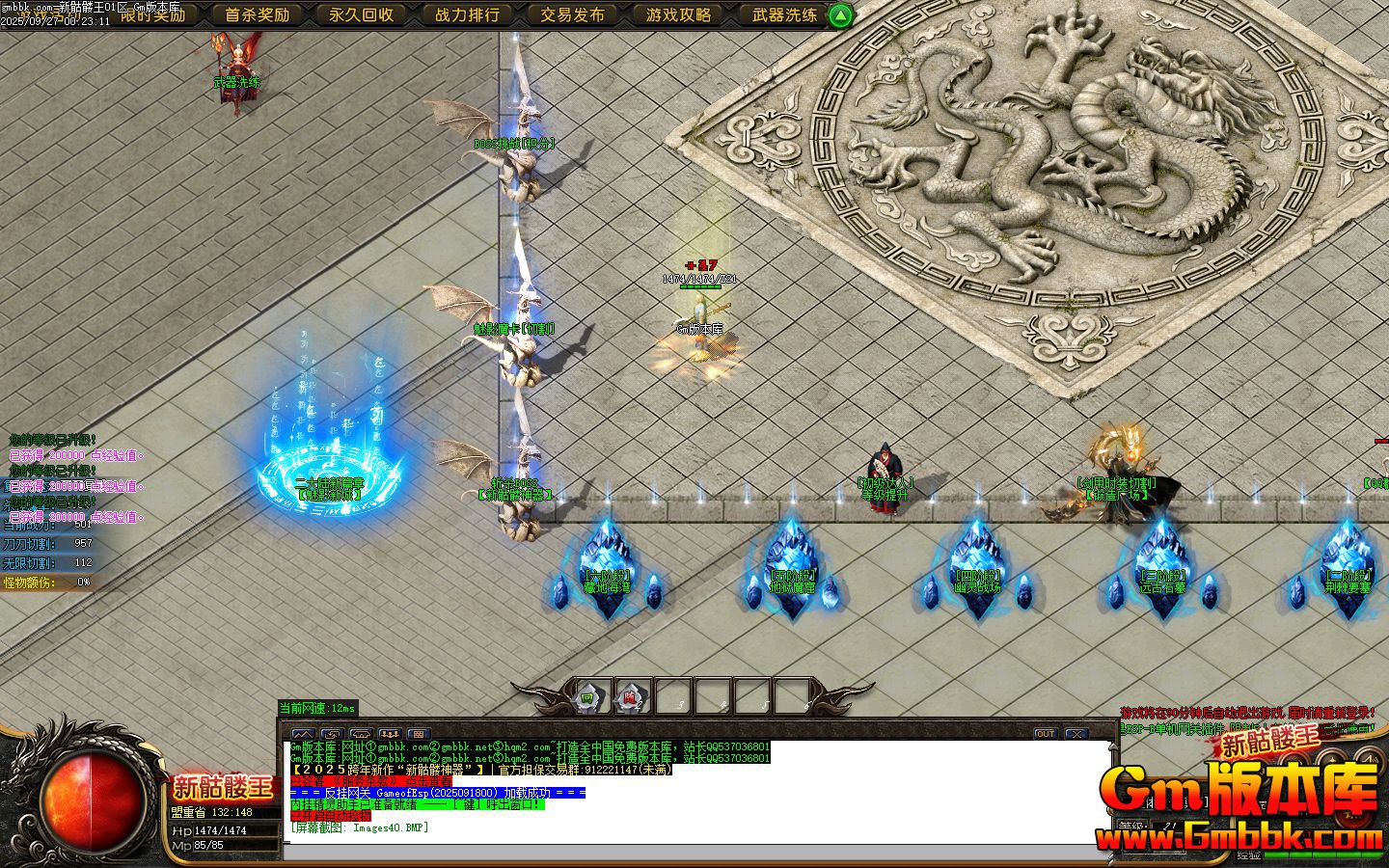Click the OUT button on the chat window
Screen dimensions: 1389x868
click(x=1044, y=735)
